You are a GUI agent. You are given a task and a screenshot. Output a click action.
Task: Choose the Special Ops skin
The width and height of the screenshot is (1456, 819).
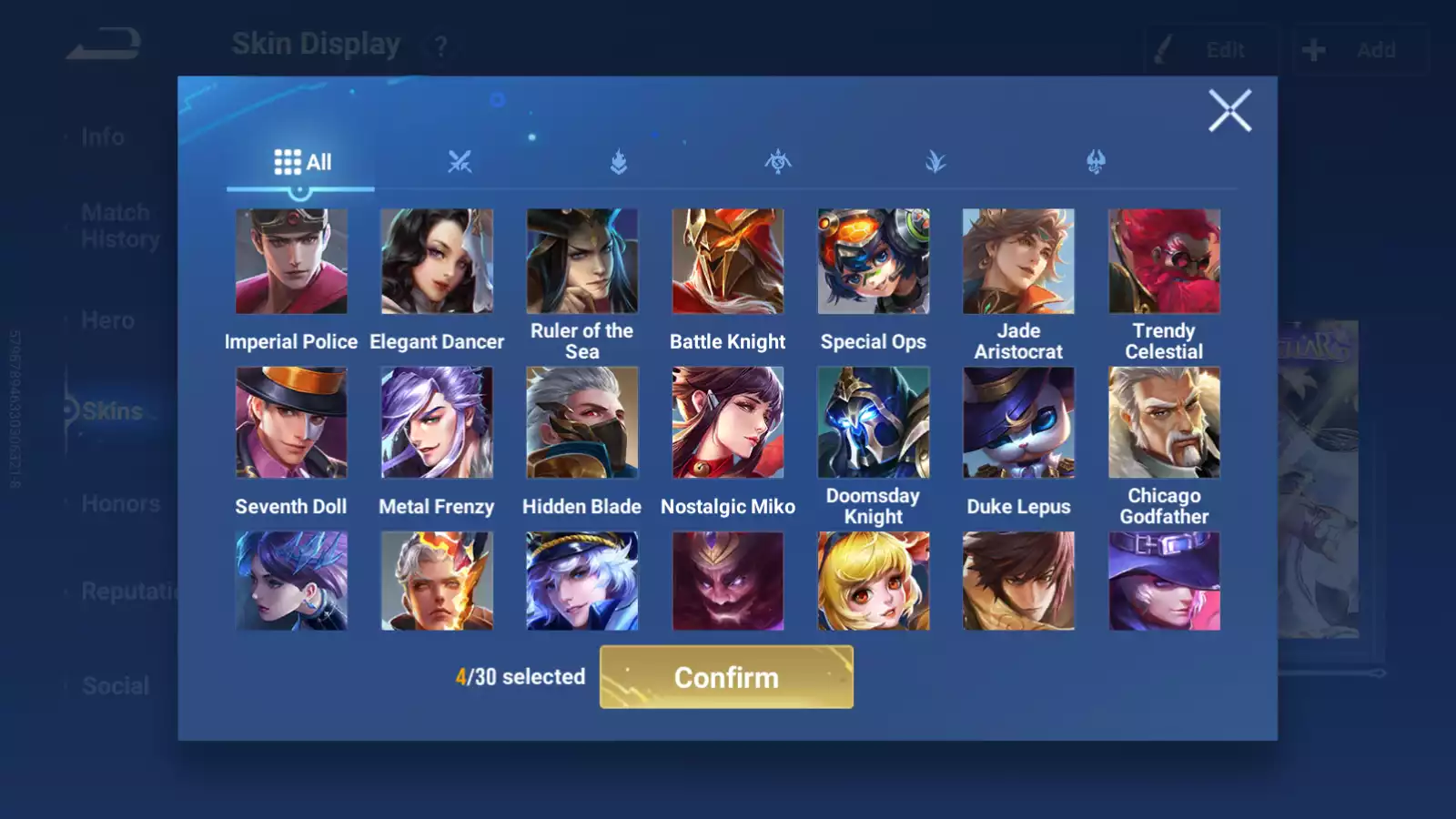tap(874, 262)
